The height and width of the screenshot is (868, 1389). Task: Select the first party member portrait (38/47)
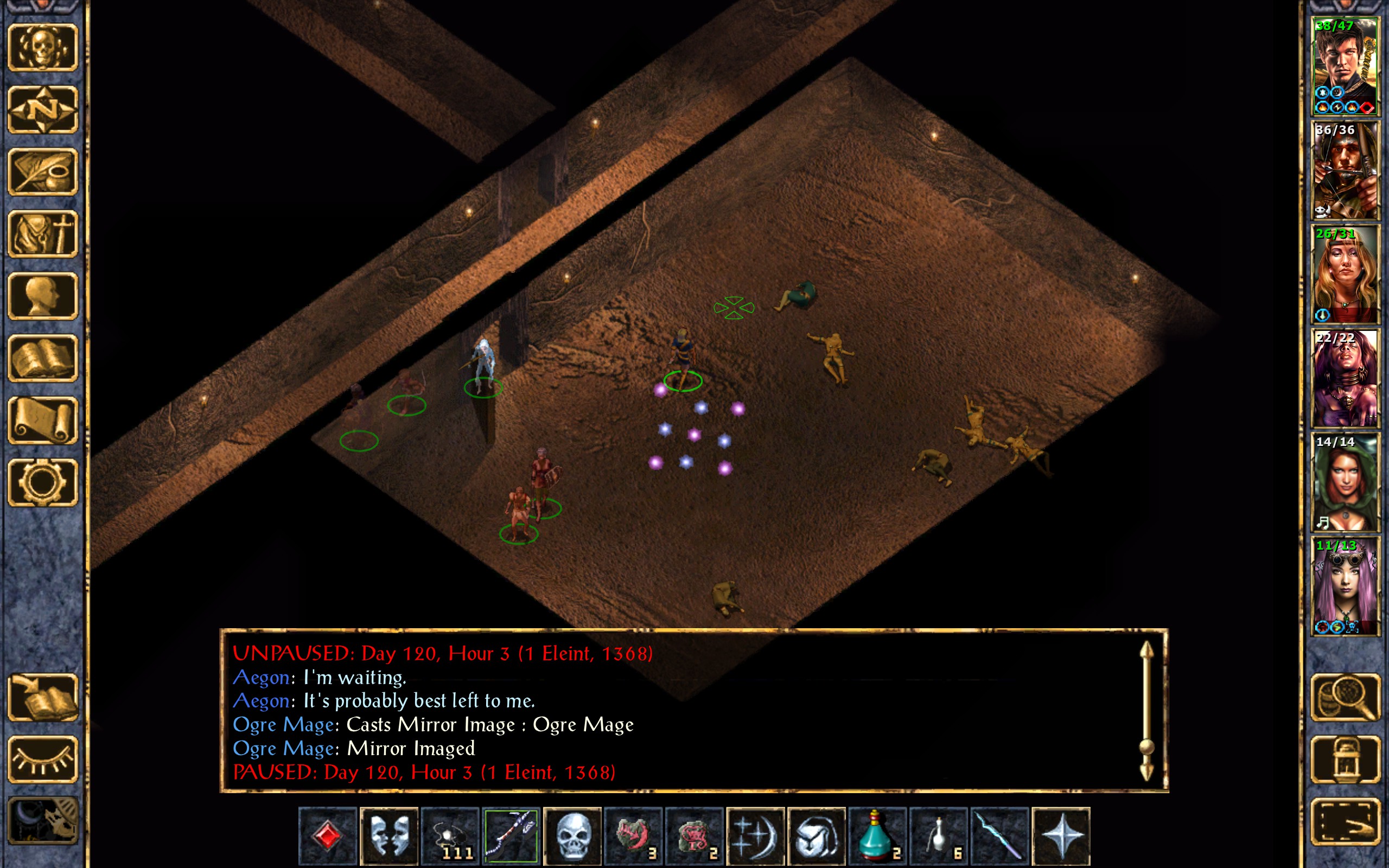(1345, 67)
